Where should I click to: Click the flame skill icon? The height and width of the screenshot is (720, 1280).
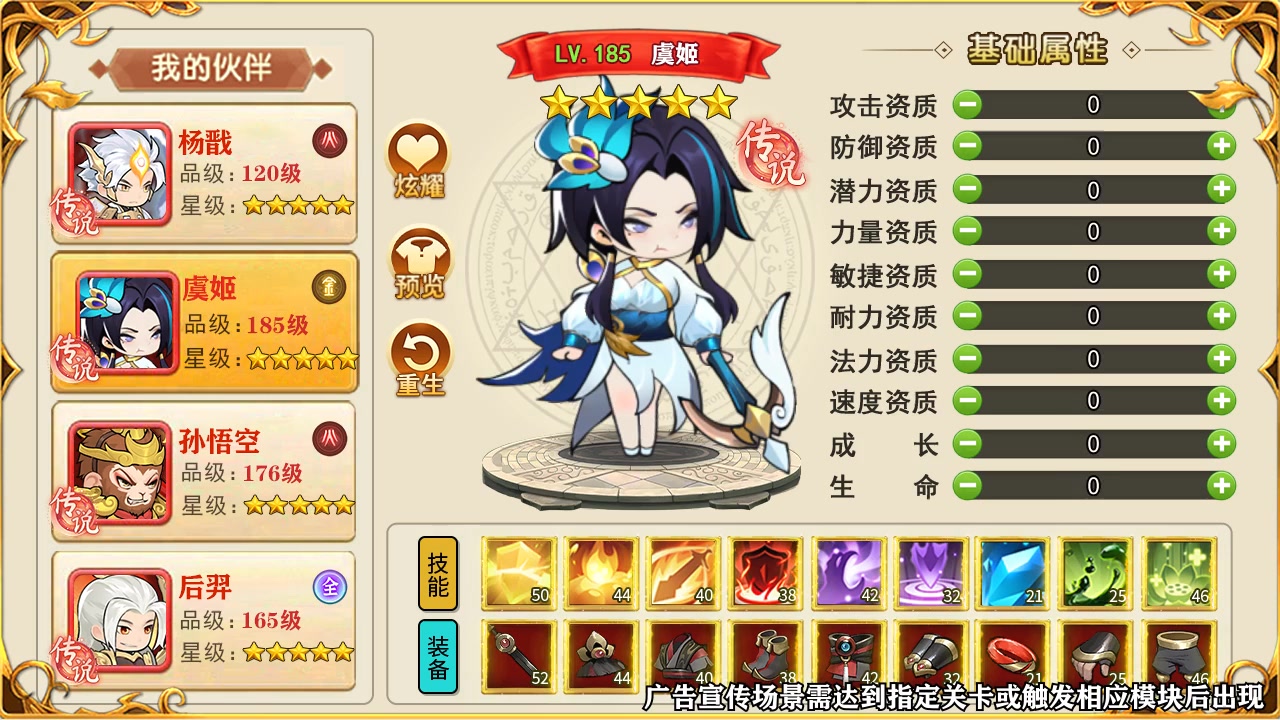(x=599, y=571)
